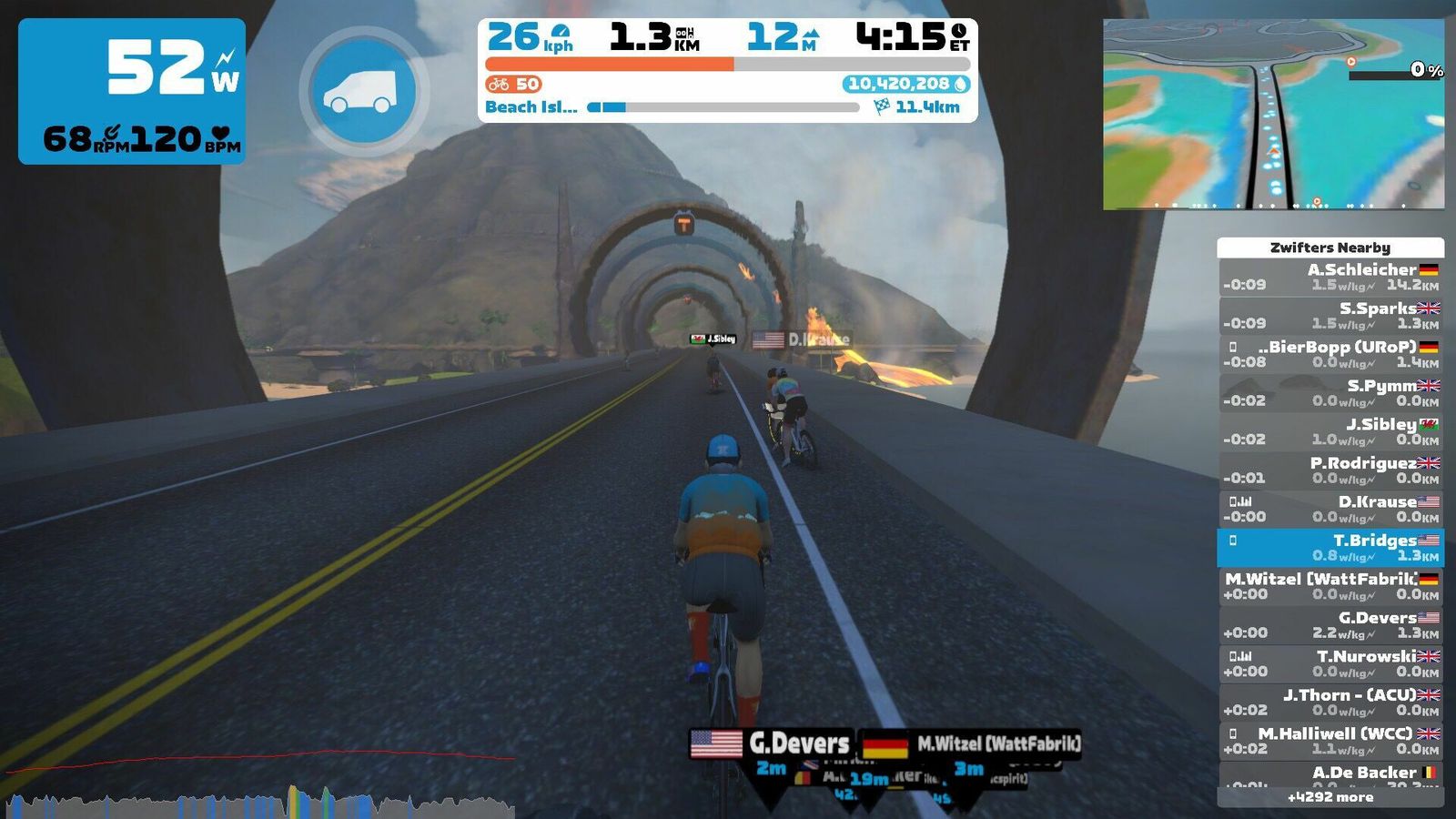Screen dimensions: 1456x819
Task: Select M.Halliwell (WCC) in the list
Action: pyautogui.click(x=1330, y=741)
